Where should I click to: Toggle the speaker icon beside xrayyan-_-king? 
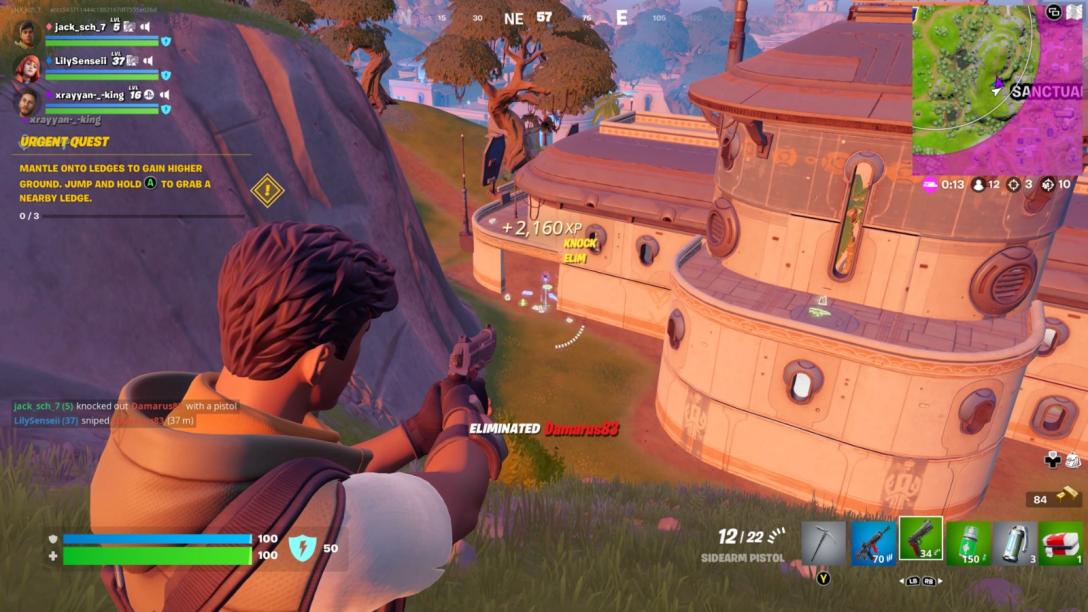(165, 95)
